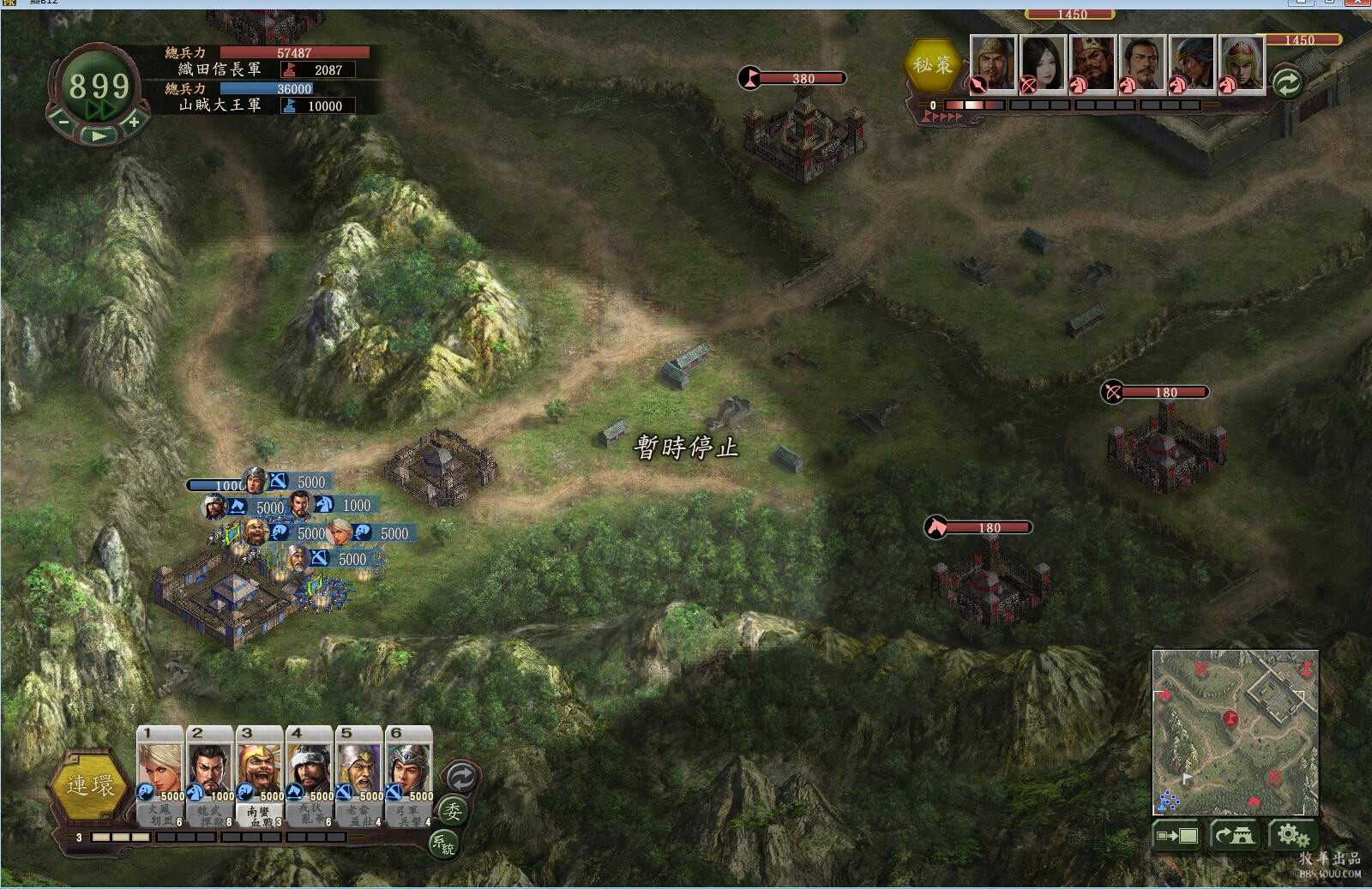The width and height of the screenshot is (1372, 889).
Task: Click the green swap arrows beside enemy portraits
Action: tap(1287, 82)
